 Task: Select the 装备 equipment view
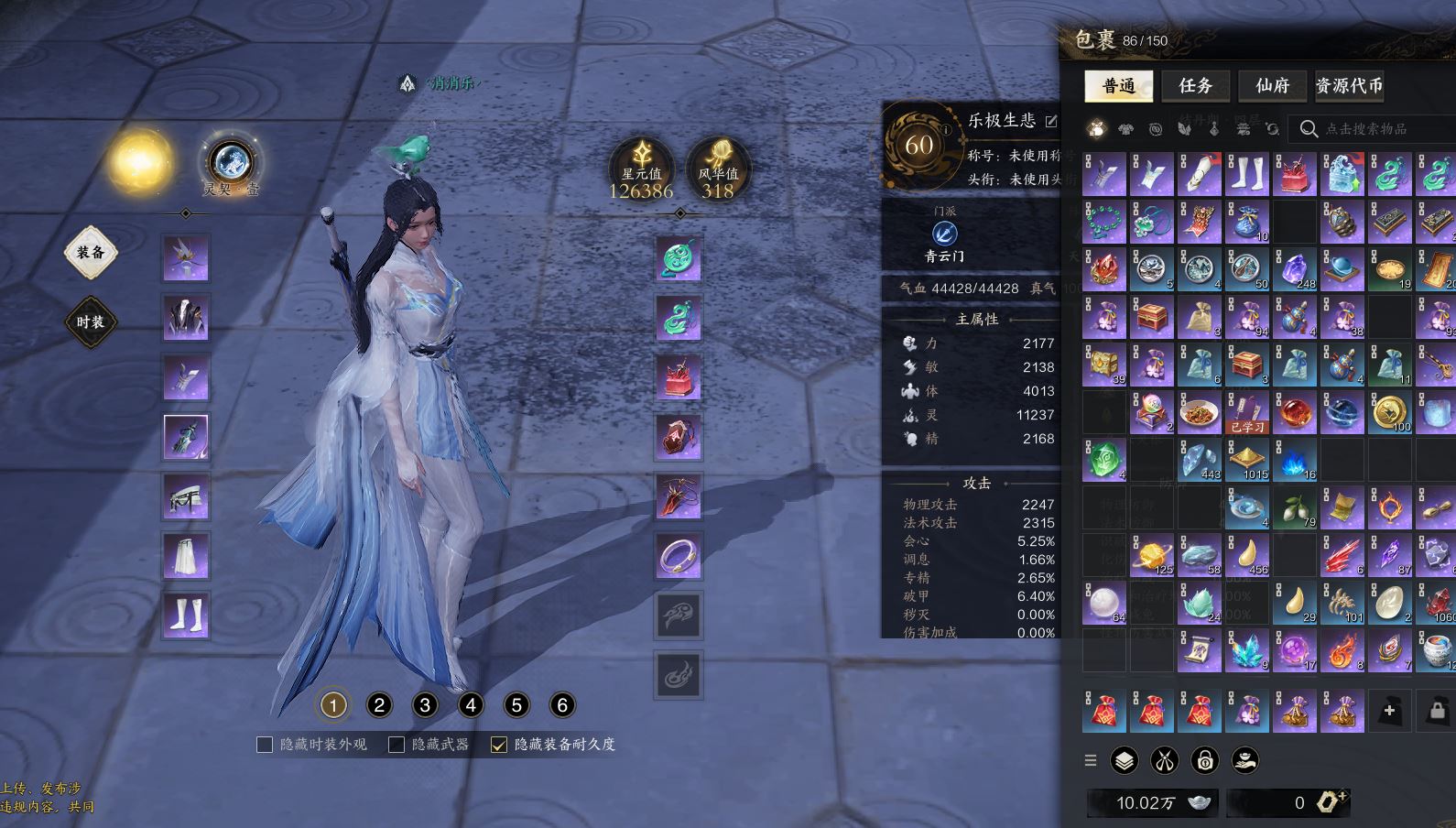[x=91, y=252]
